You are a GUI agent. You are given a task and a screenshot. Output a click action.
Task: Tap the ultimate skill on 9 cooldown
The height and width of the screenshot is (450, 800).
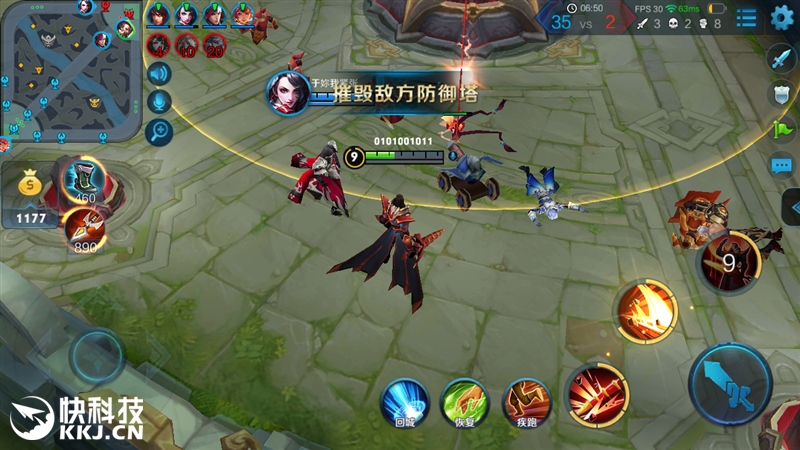pos(729,262)
